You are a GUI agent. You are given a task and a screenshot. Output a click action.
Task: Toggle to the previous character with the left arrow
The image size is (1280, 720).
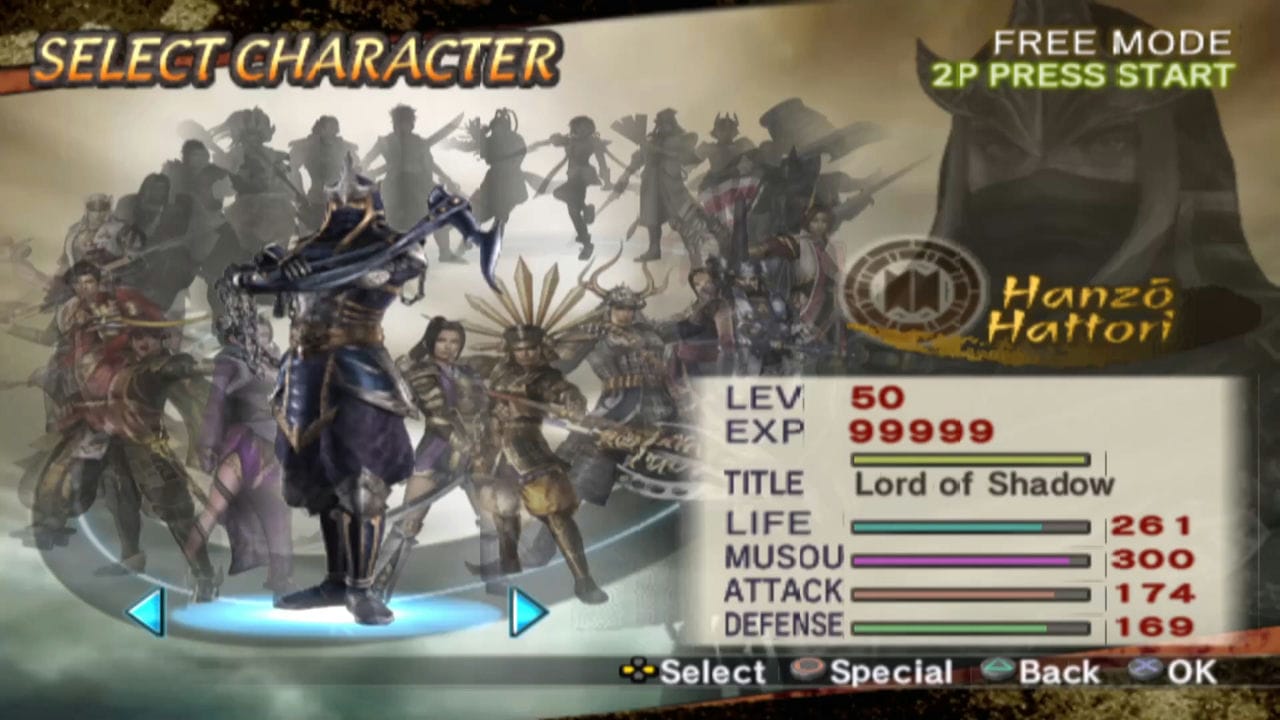[x=148, y=613]
